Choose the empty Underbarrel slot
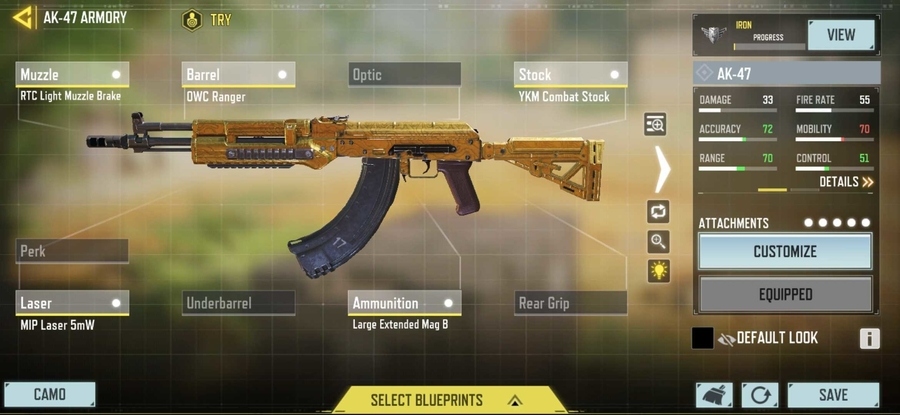The image size is (900, 415). 239,303
